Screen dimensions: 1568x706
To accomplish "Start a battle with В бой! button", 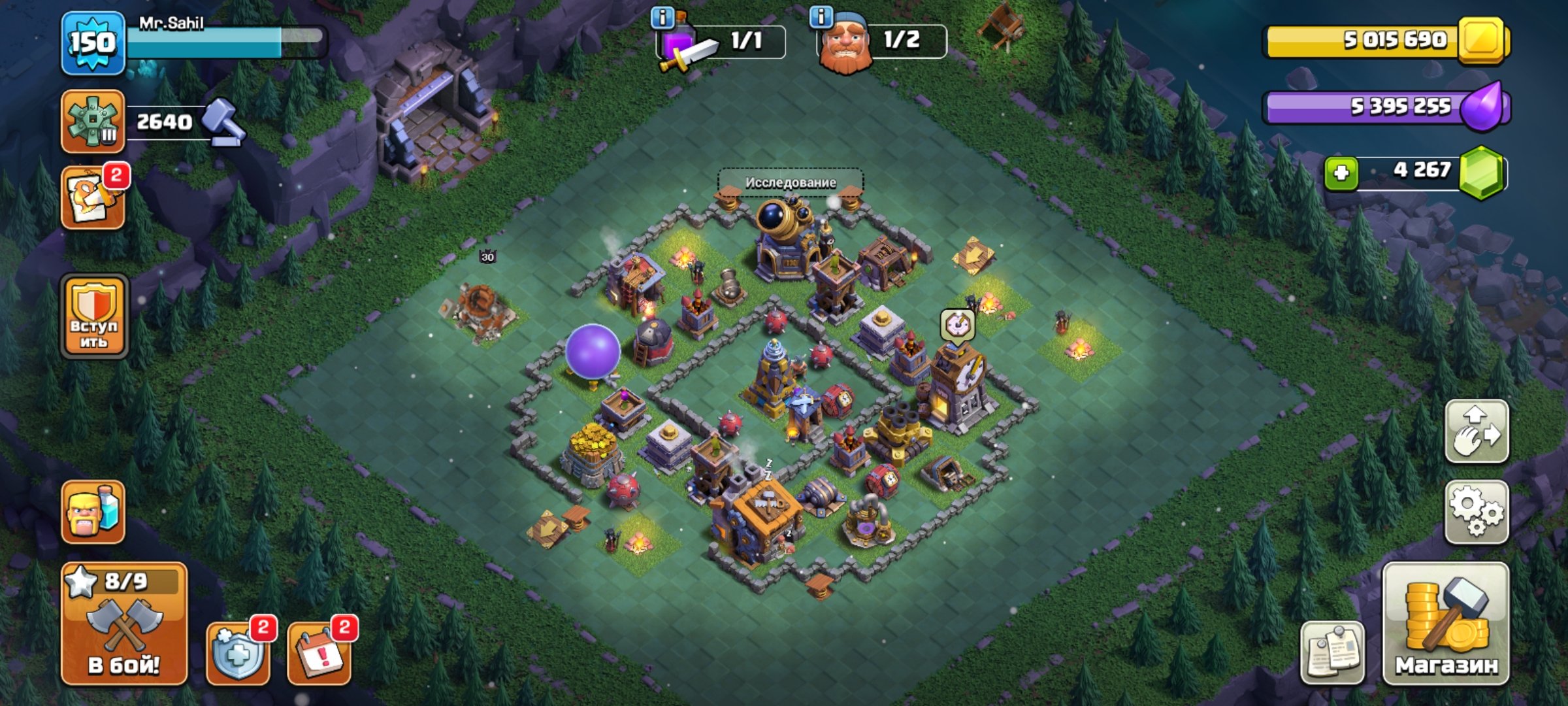I will click(124, 624).
